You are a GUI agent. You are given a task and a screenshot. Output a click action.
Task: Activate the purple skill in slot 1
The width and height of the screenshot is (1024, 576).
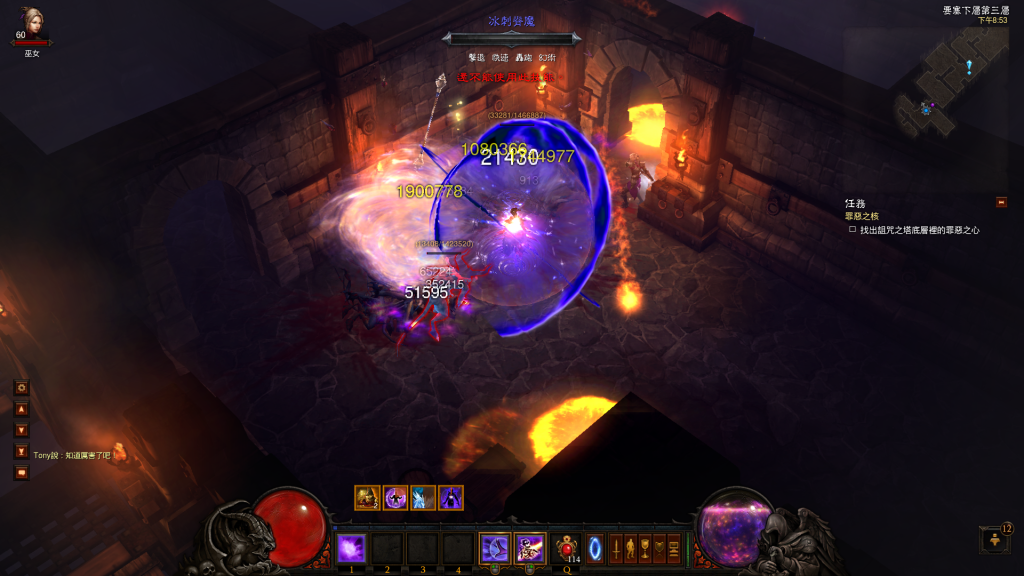coord(351,548)
